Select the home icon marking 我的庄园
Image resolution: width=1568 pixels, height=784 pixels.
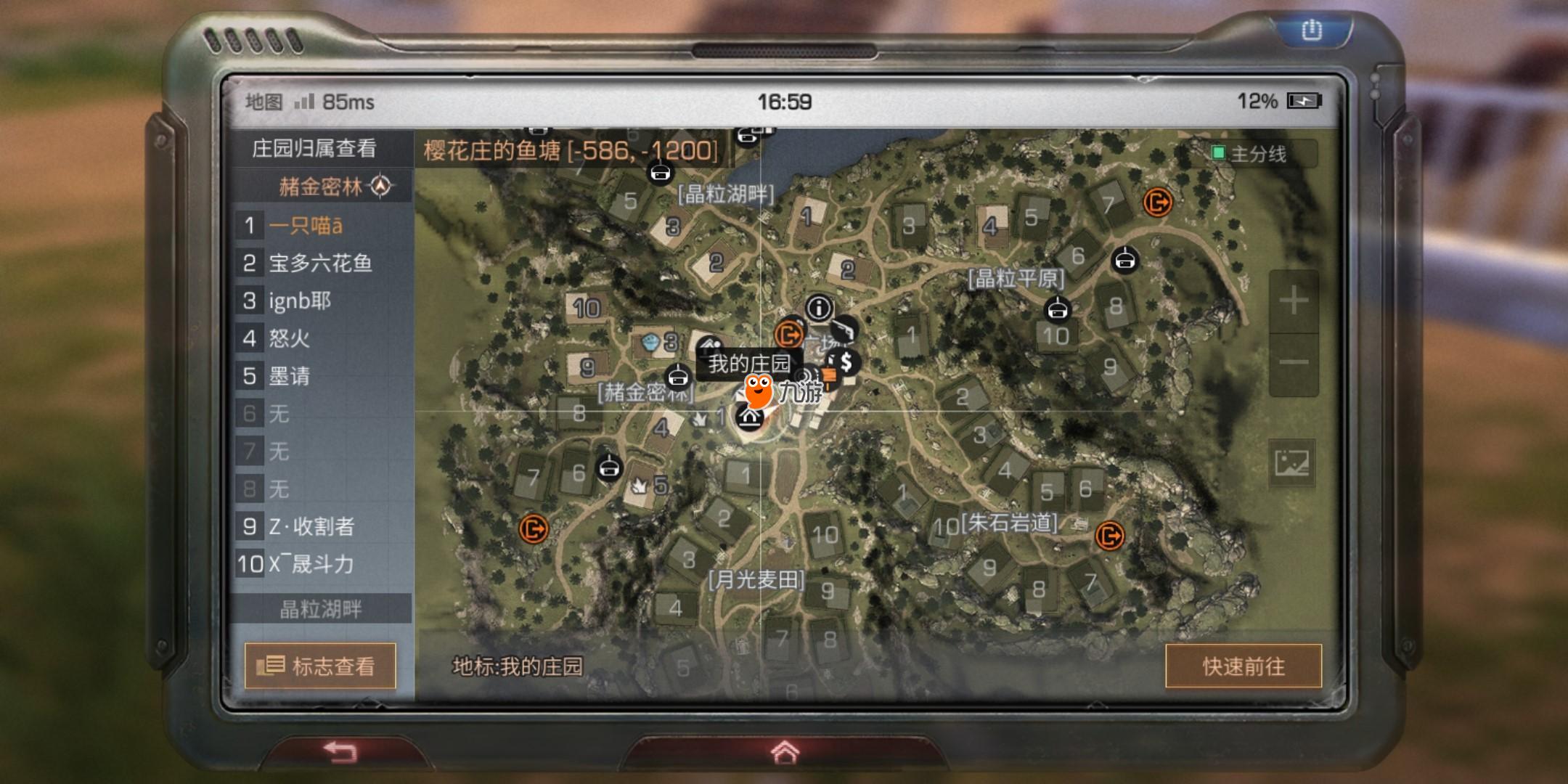click(x=751, y=420)
